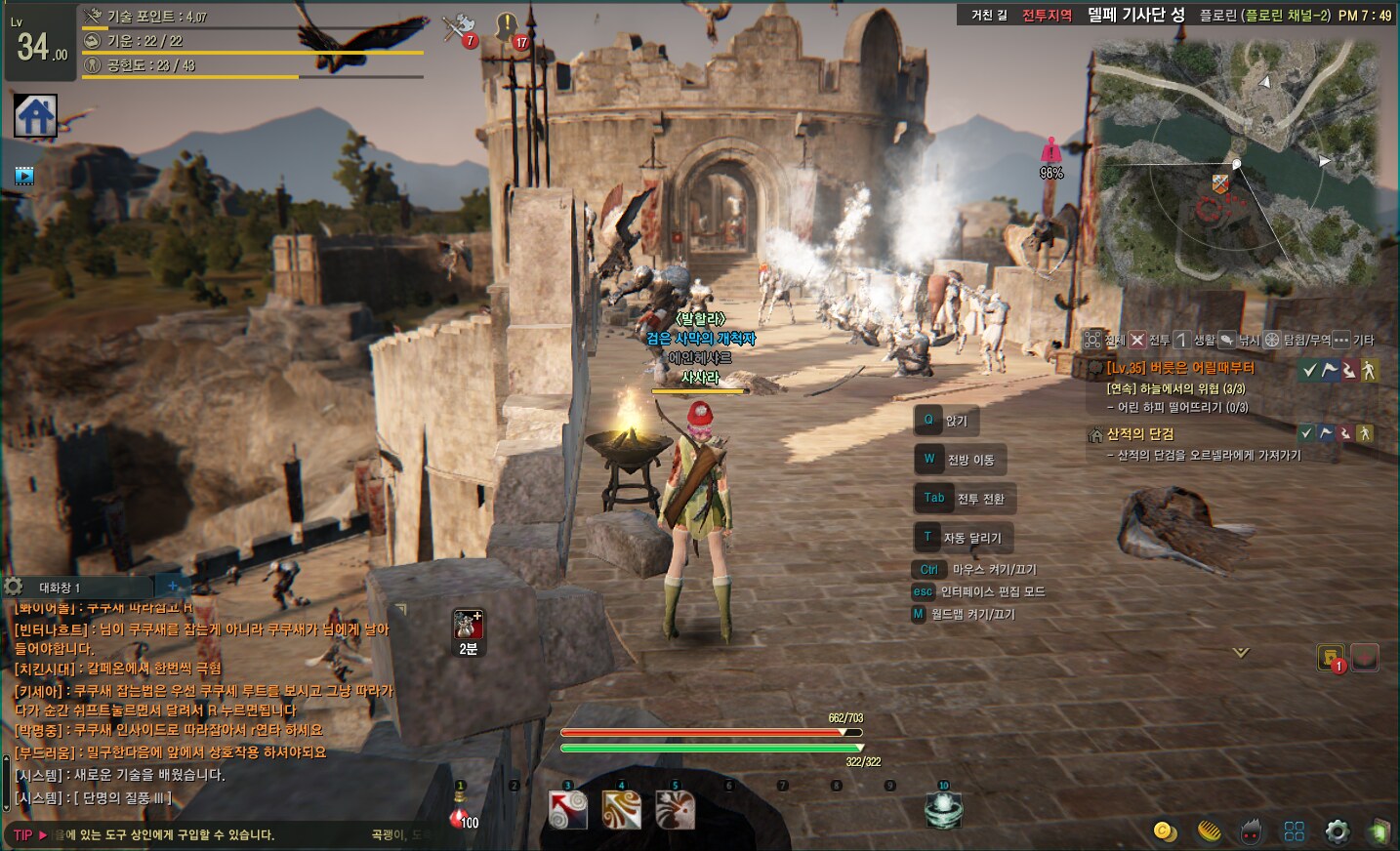Select the 산적의 단검 quest entry
Screen dimensions: 1400x851
point(1139,434)
